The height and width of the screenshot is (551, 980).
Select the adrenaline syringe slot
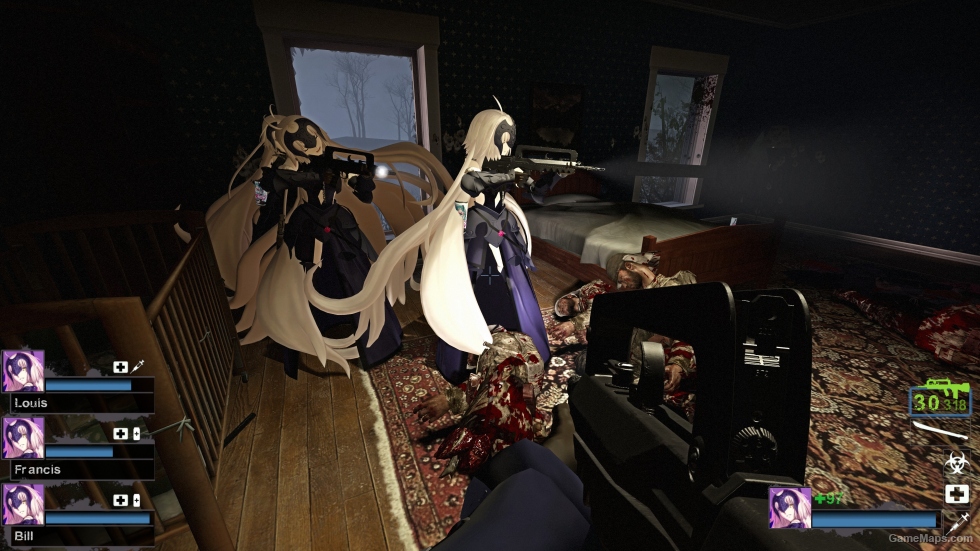click(956, 520)
